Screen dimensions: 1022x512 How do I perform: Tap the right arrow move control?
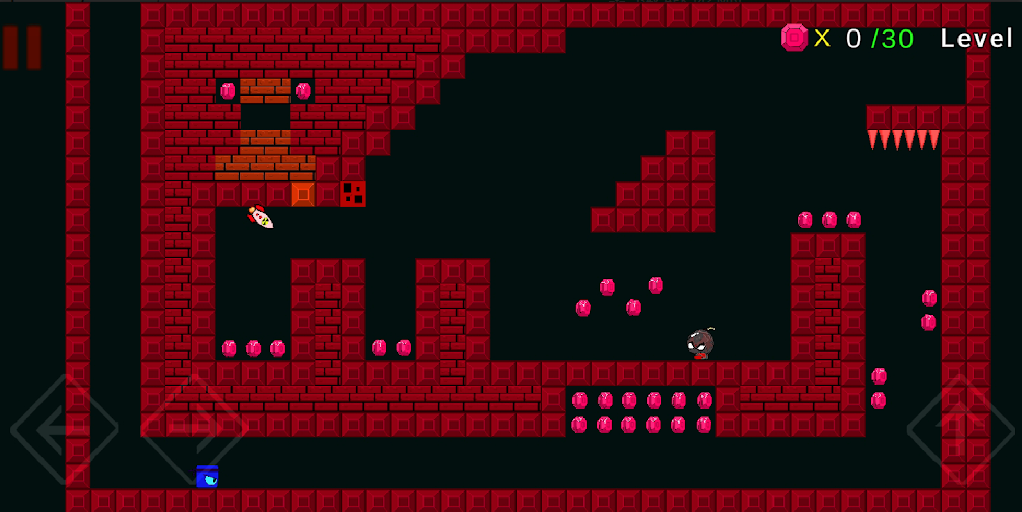[x=194, y=428]
